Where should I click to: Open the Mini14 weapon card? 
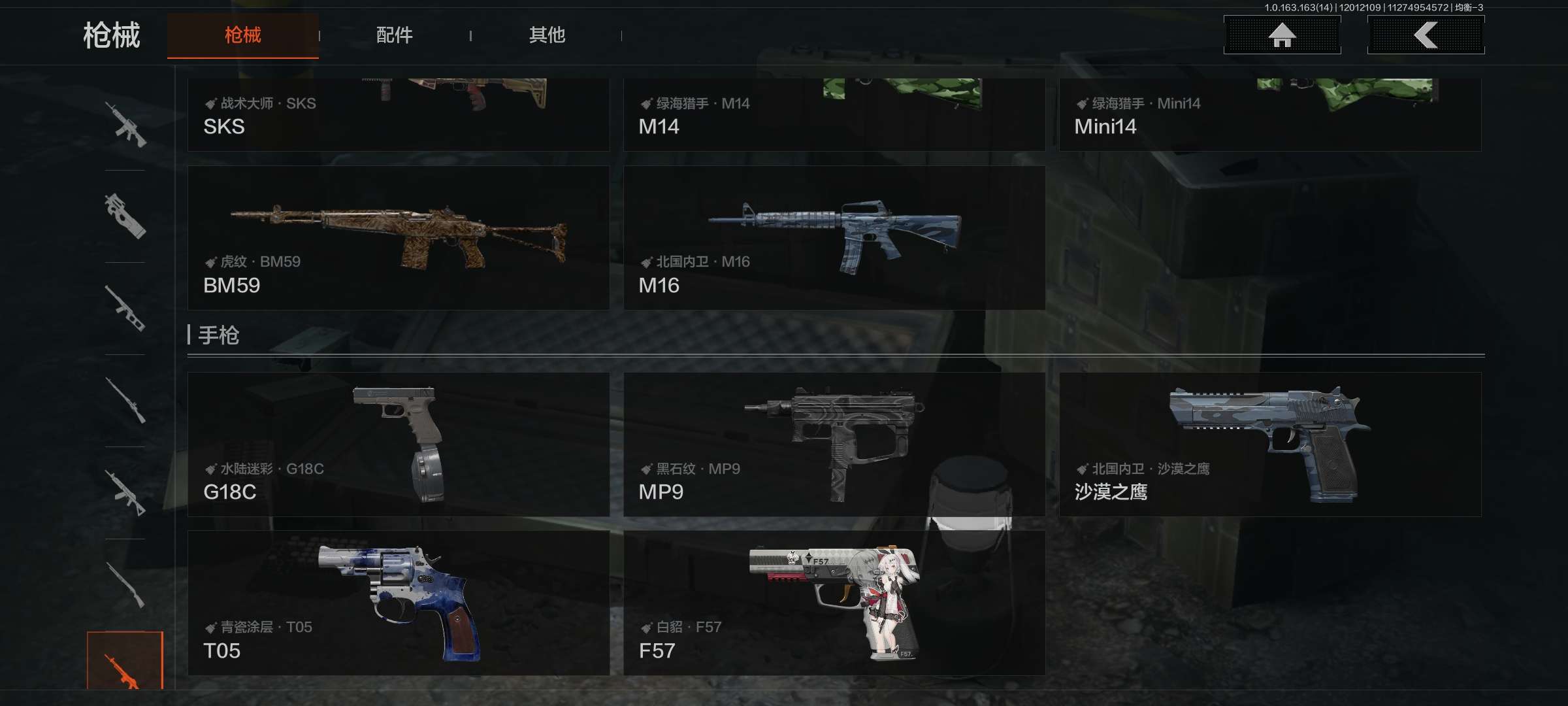pyautogui.click(x=1269, y=115)
